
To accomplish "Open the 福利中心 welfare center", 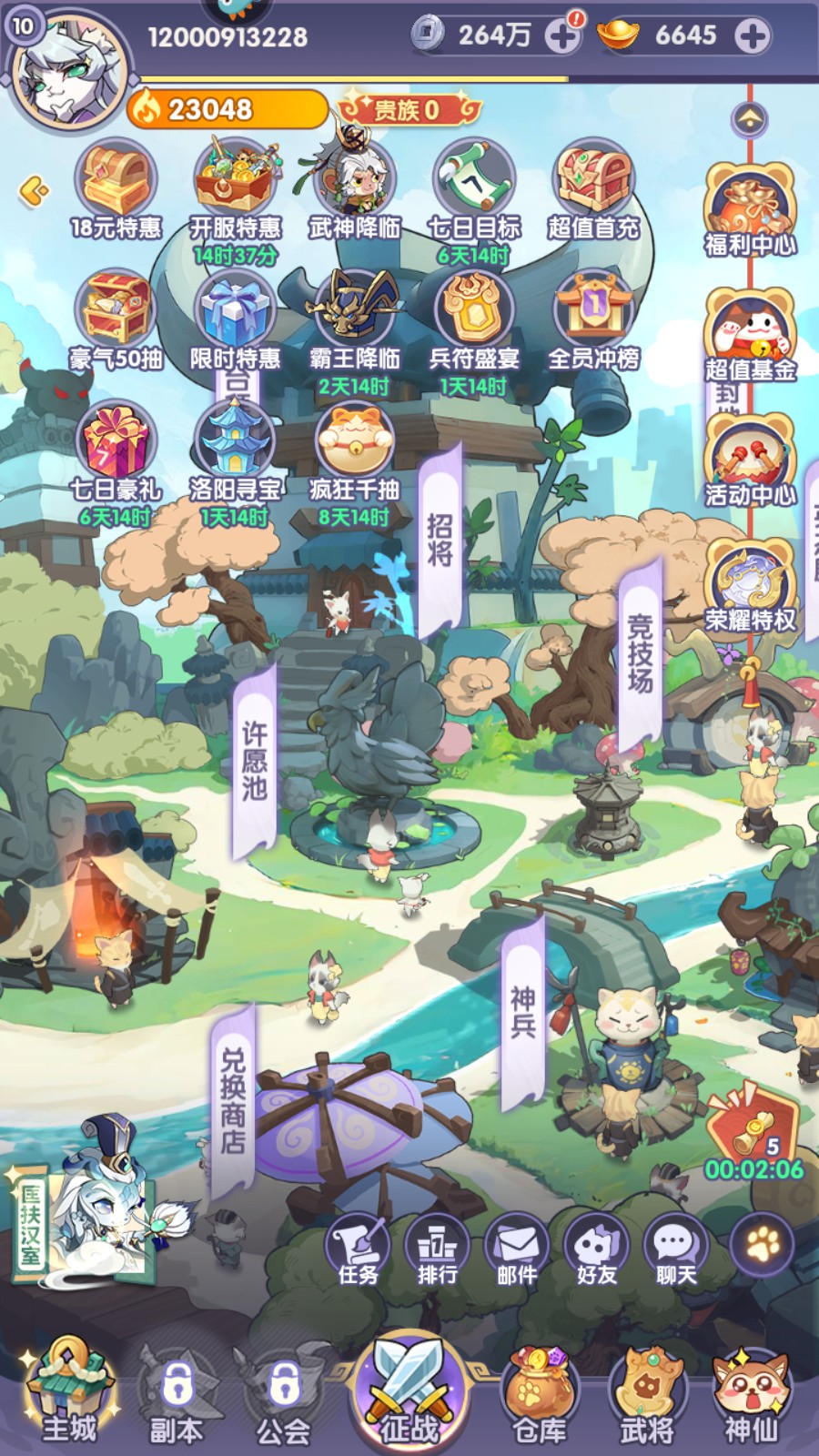I will click(x=750, y=211).
